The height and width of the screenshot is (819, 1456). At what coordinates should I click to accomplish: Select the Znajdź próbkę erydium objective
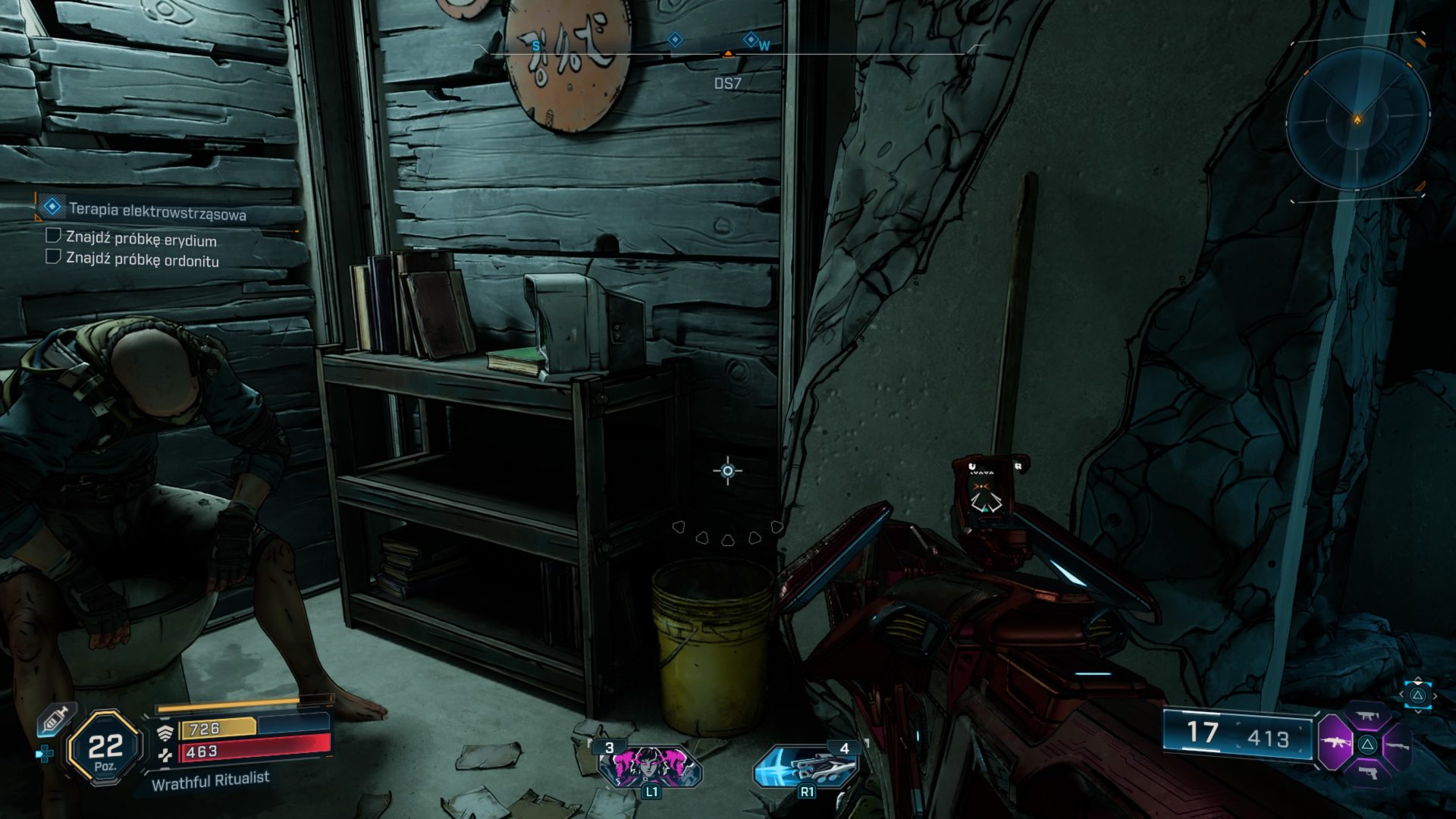click(x=141, y=240)
